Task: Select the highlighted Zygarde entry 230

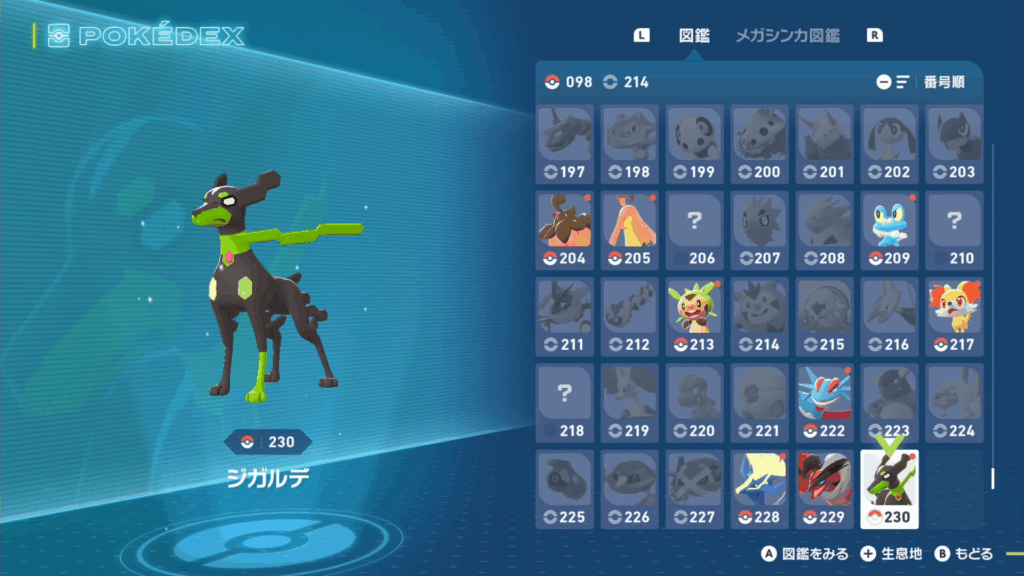Action: click(889, 489)
